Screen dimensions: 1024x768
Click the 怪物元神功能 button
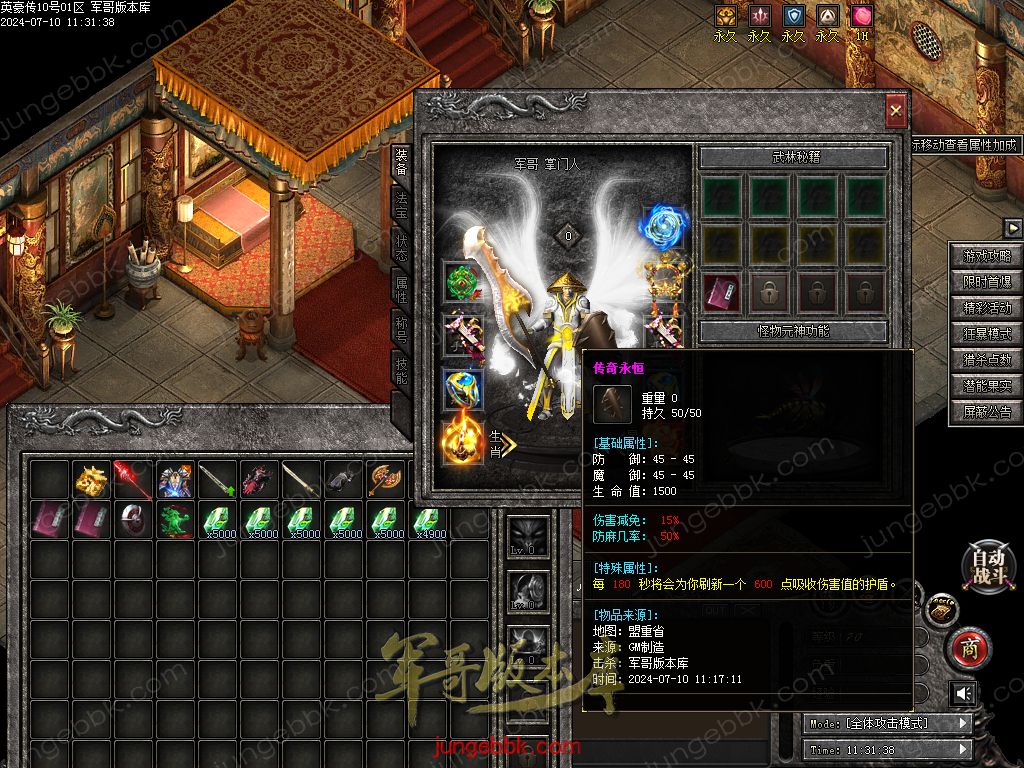tap(793, 331)
